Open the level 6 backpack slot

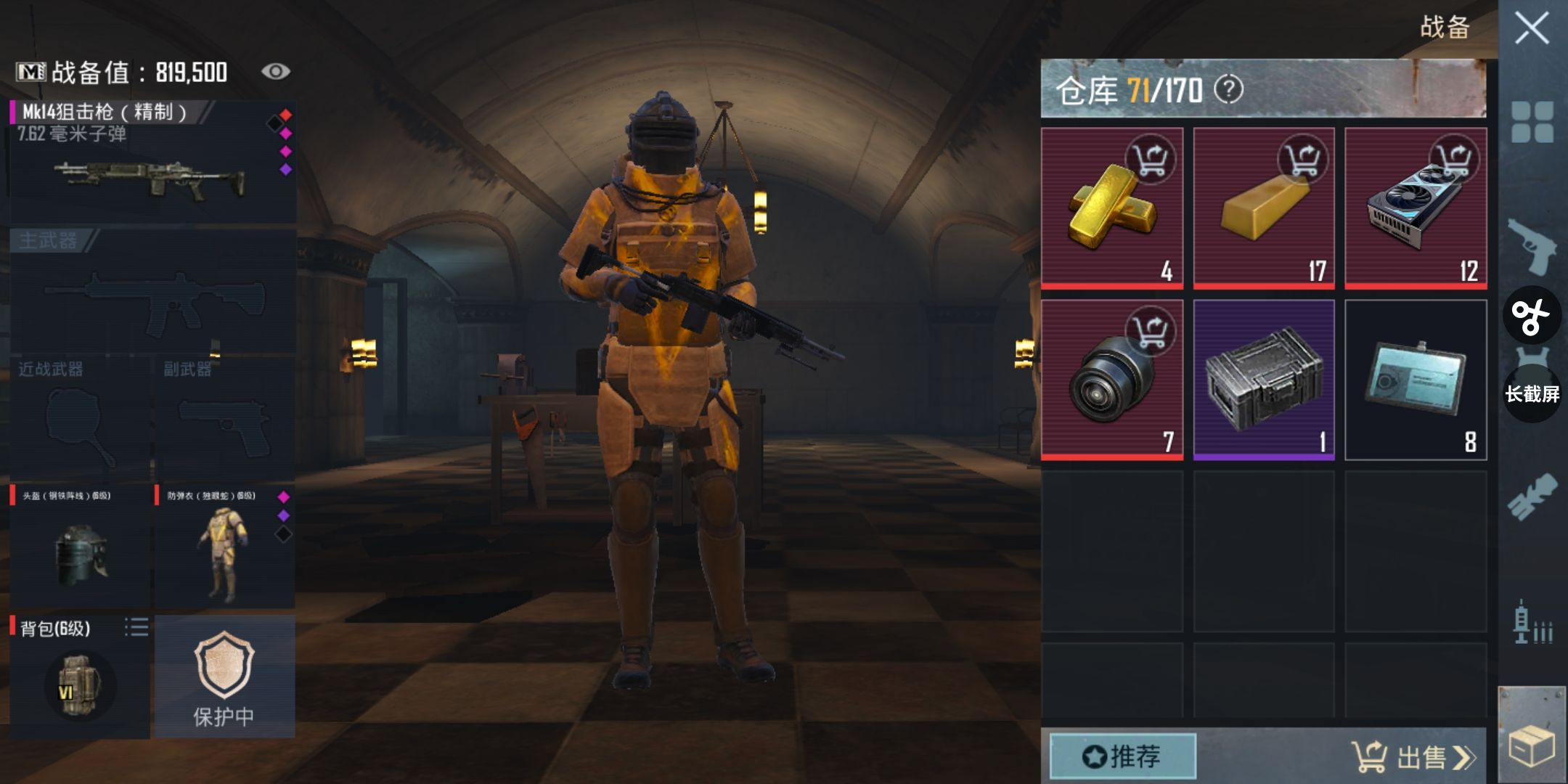78,682
